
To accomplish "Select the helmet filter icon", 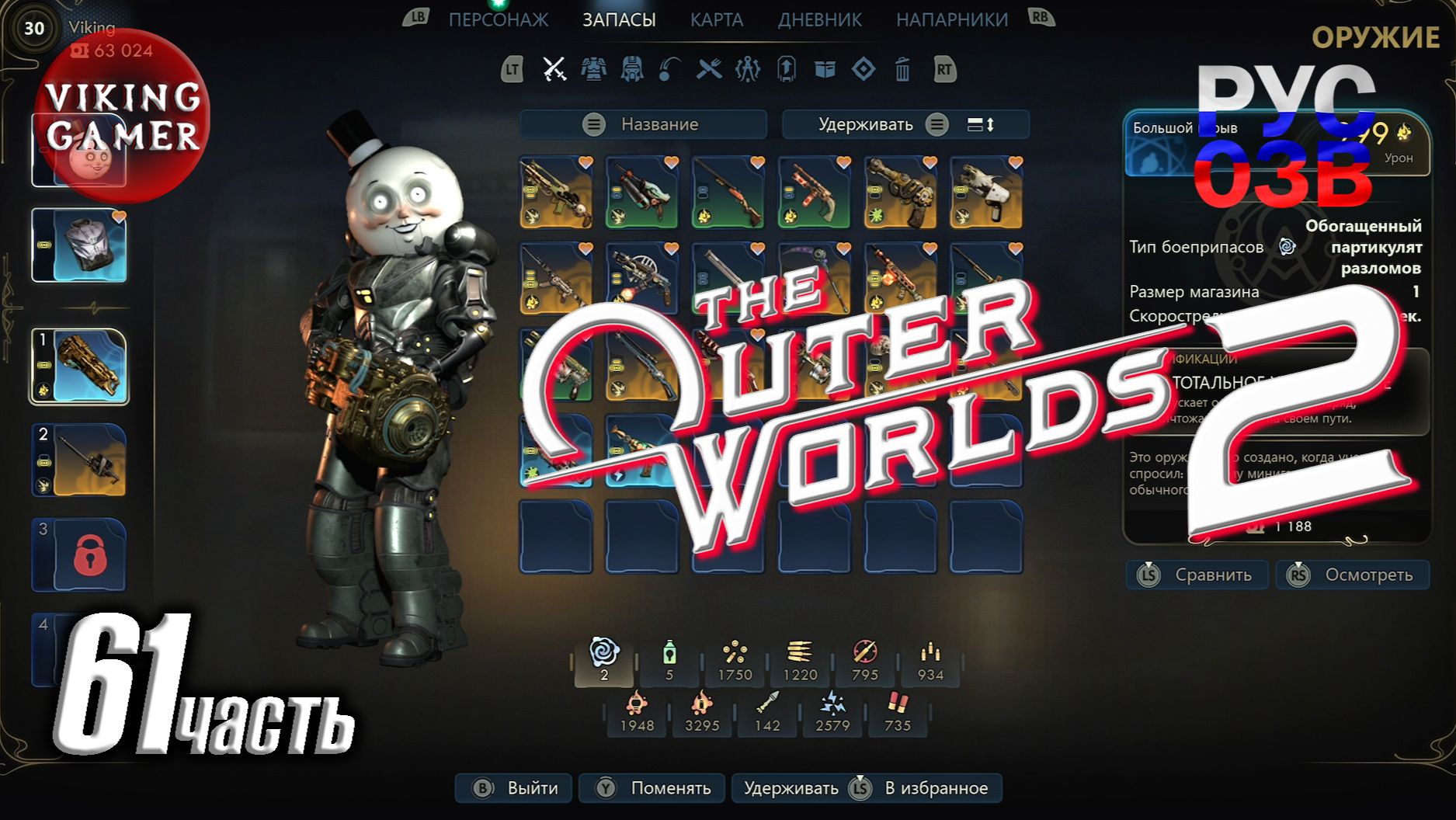I will [631, 70].
